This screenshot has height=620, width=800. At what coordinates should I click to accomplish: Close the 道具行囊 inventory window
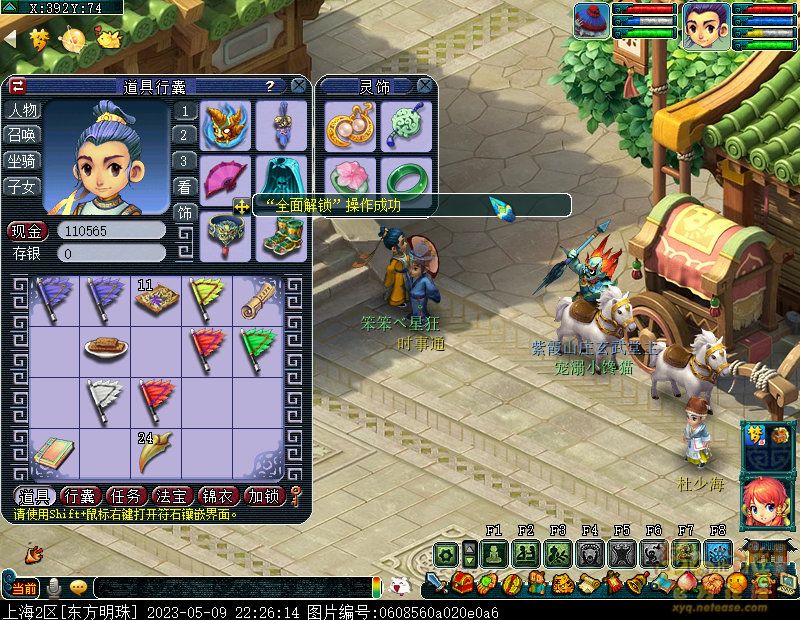298,87
